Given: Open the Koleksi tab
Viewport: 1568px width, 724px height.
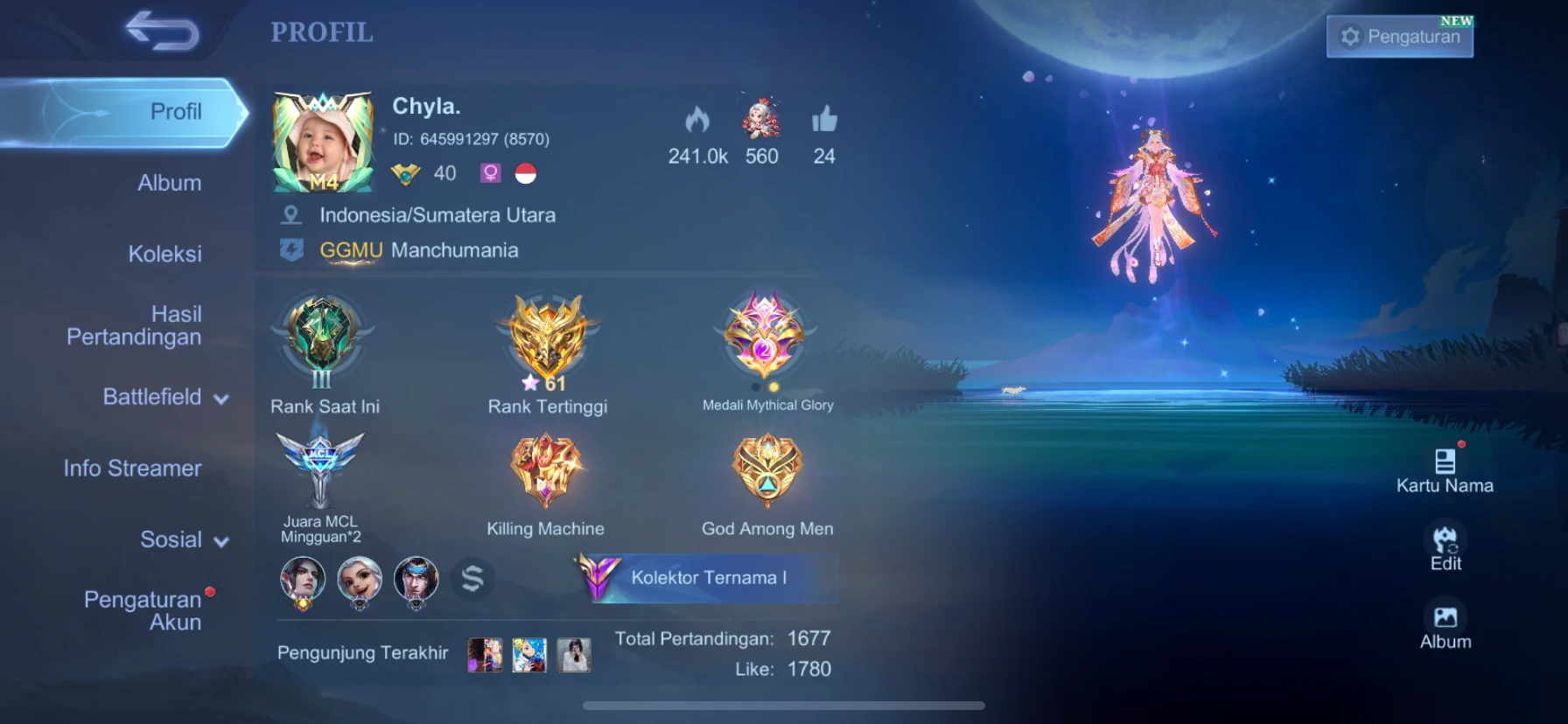Looking at the screenshot, I should point(164,254).
